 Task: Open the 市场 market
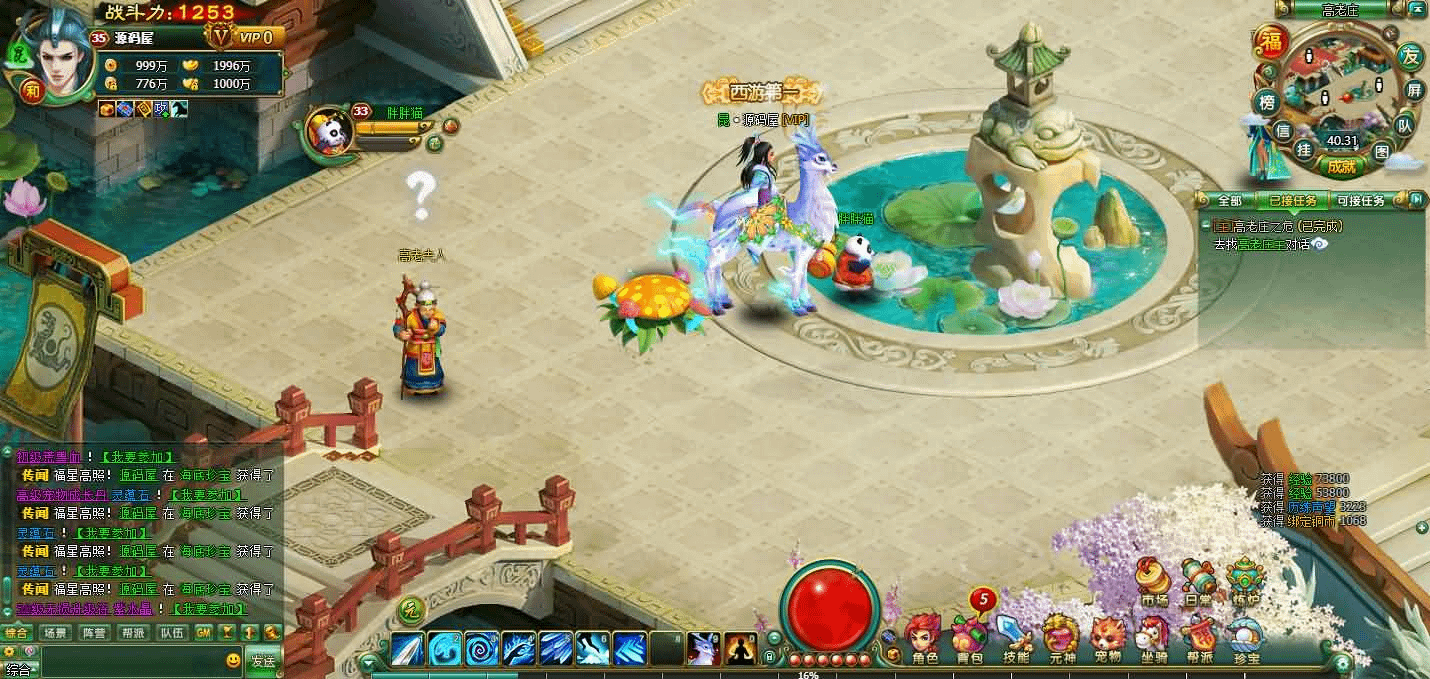pyautogui.click(x=1154, y=581)
